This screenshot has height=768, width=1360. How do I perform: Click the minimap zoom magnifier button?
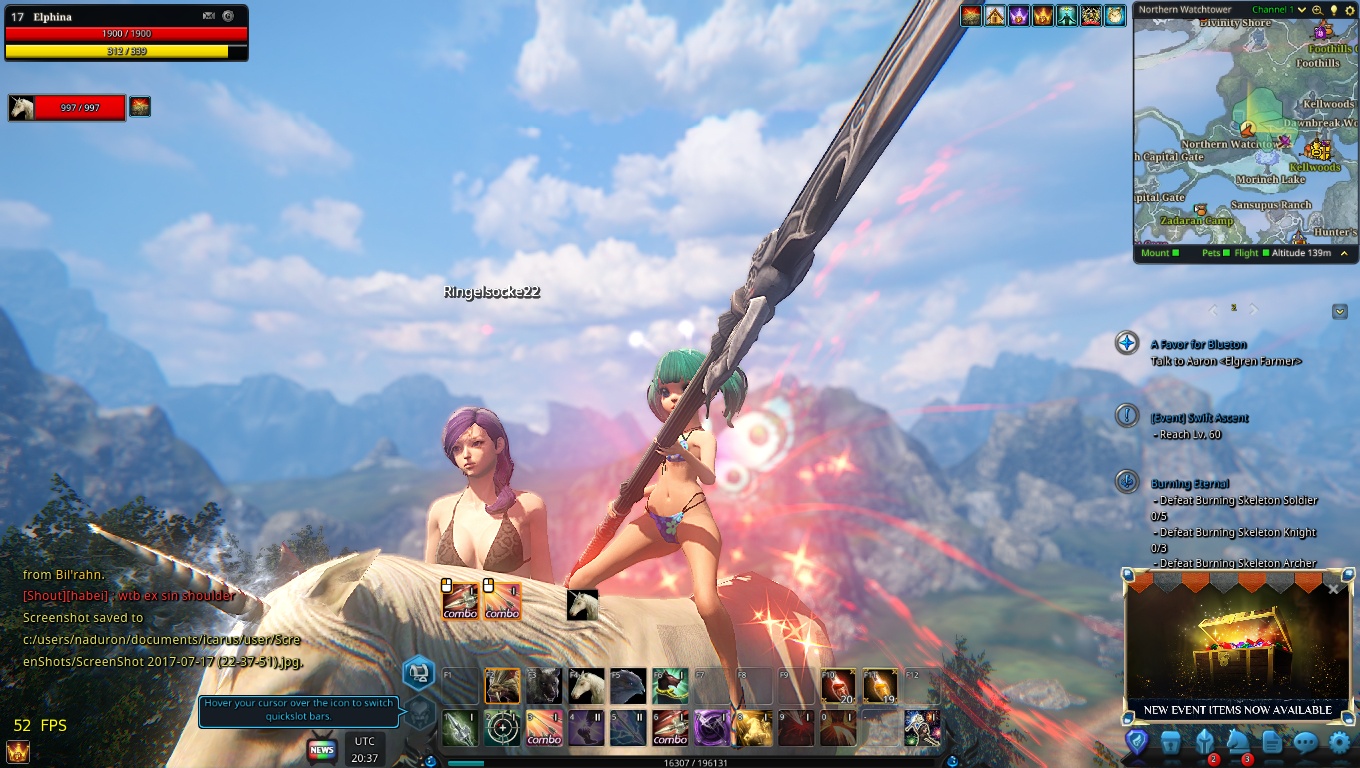tap(1318, 10)
